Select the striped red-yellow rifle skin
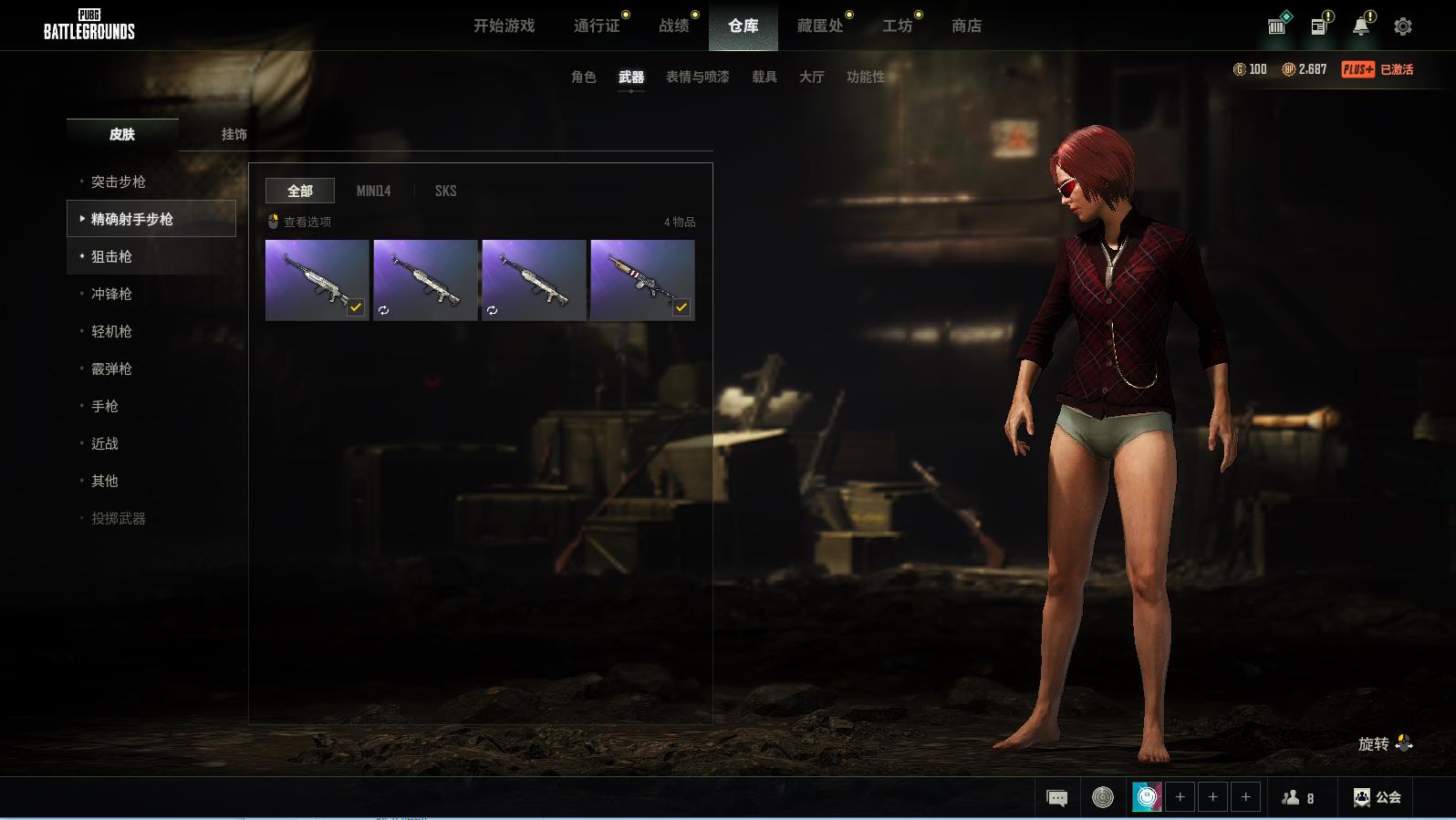Viewport: 1456px width, 820px height. click(x=642, y=280)
